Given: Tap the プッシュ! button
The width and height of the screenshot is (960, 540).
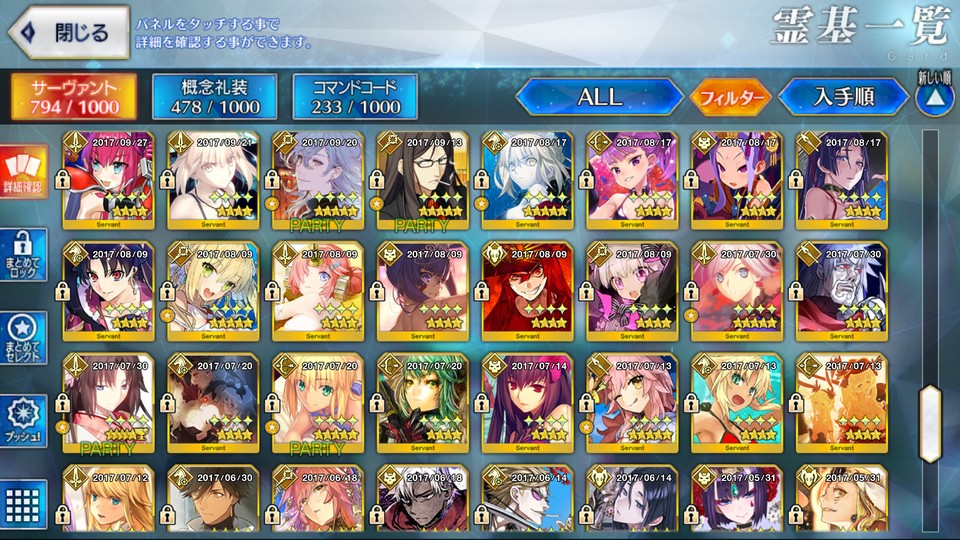Looking at the screenshot, I should pos(23,422).
